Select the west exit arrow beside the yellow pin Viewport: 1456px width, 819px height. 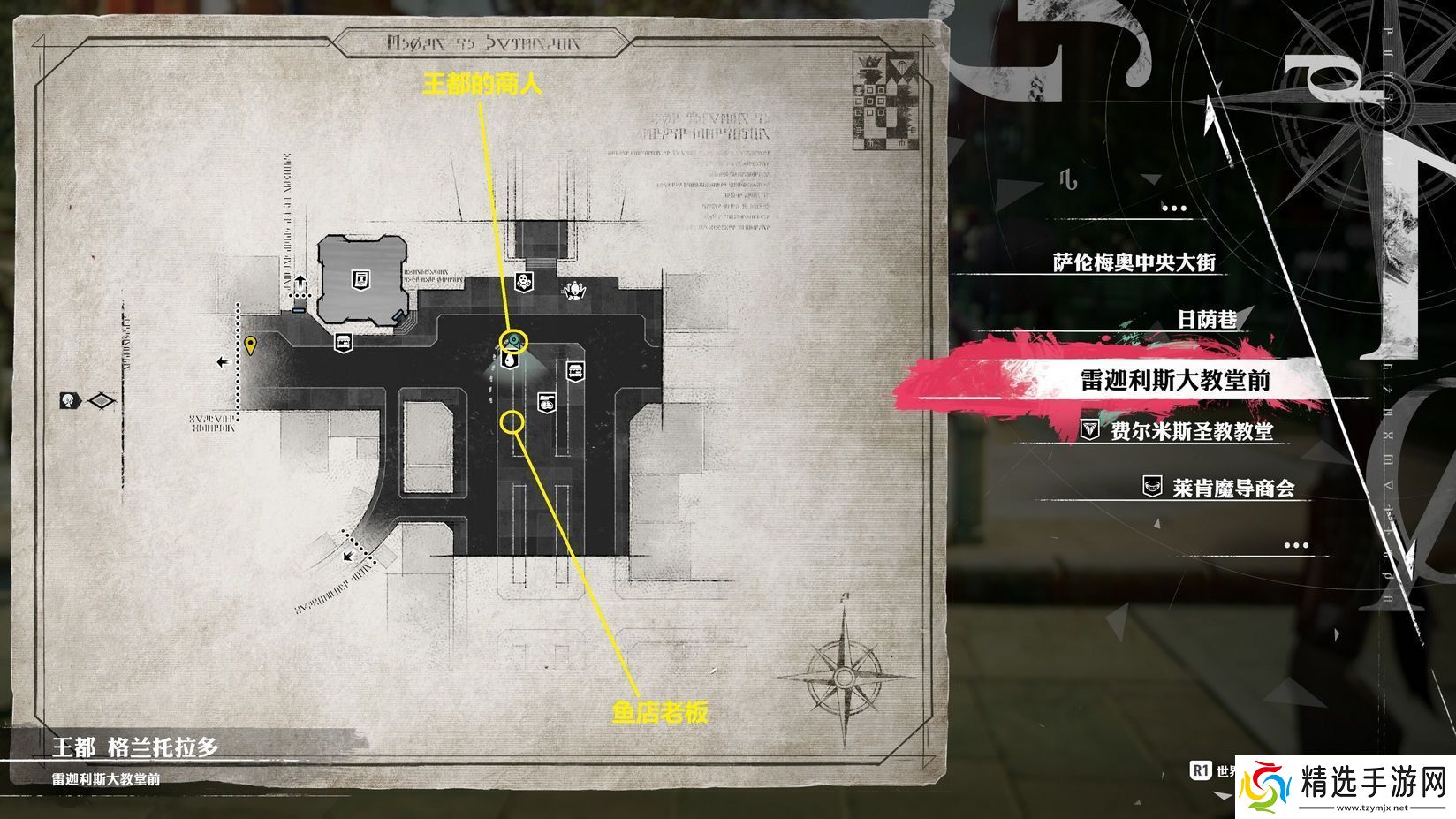[x=223, y=361]
